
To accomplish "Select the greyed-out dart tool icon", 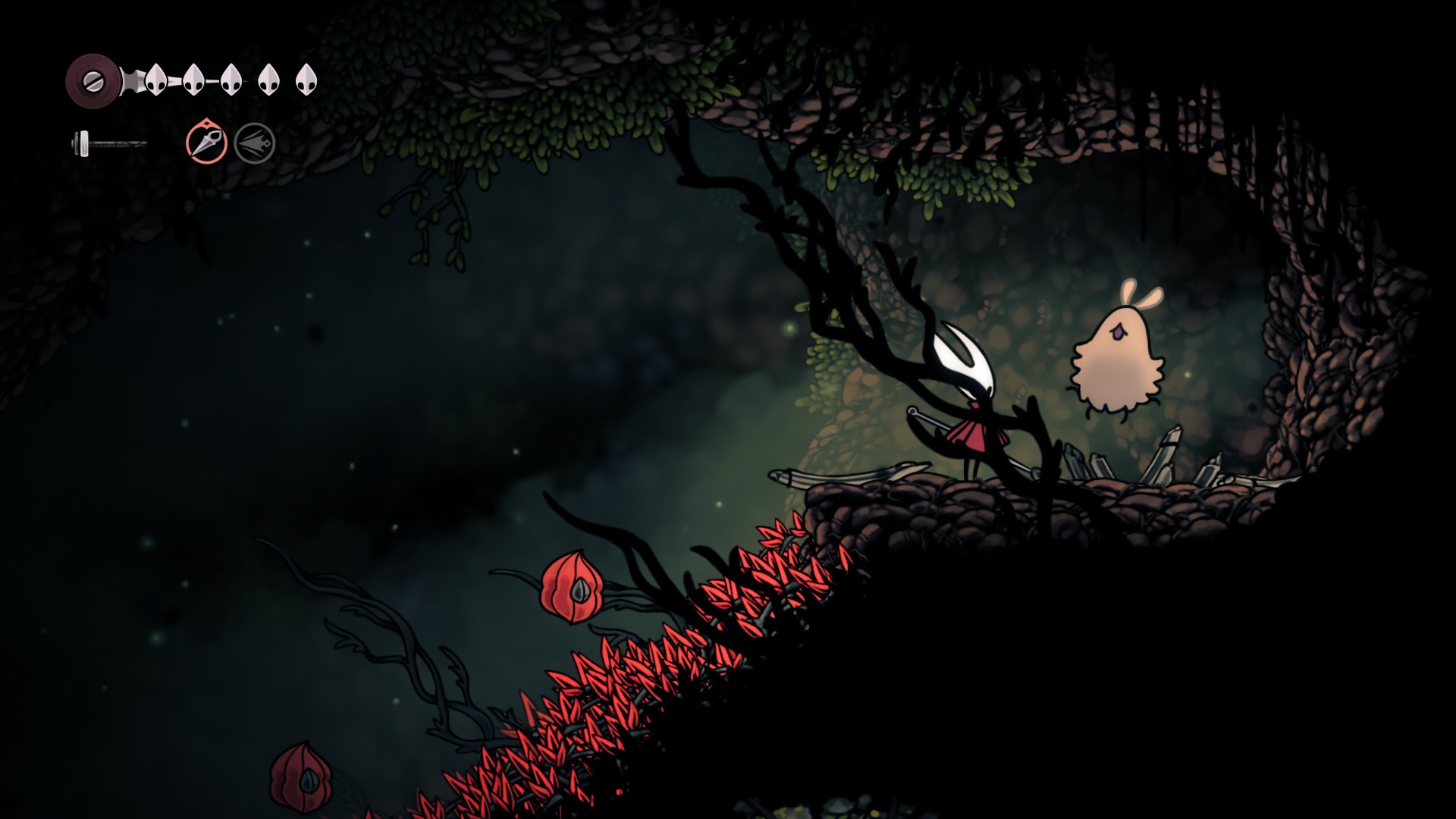I will pyautogui.click(x=254, y=143).
